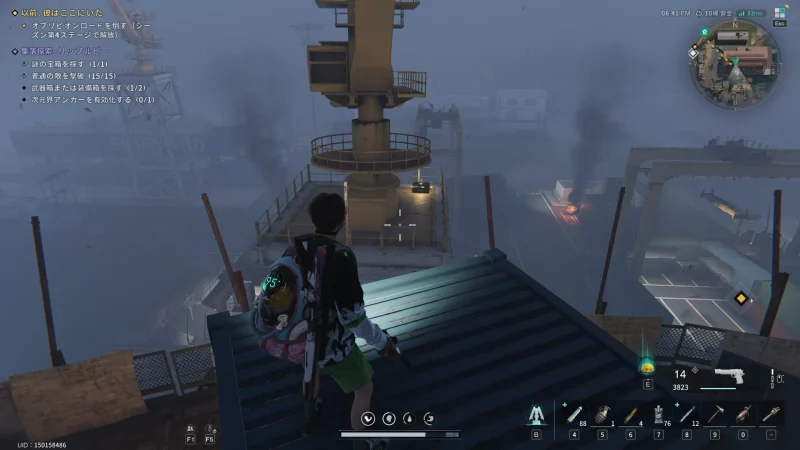Activate the glowing yellow creature skill icon

pyautogui.click(x=647, y=366)
